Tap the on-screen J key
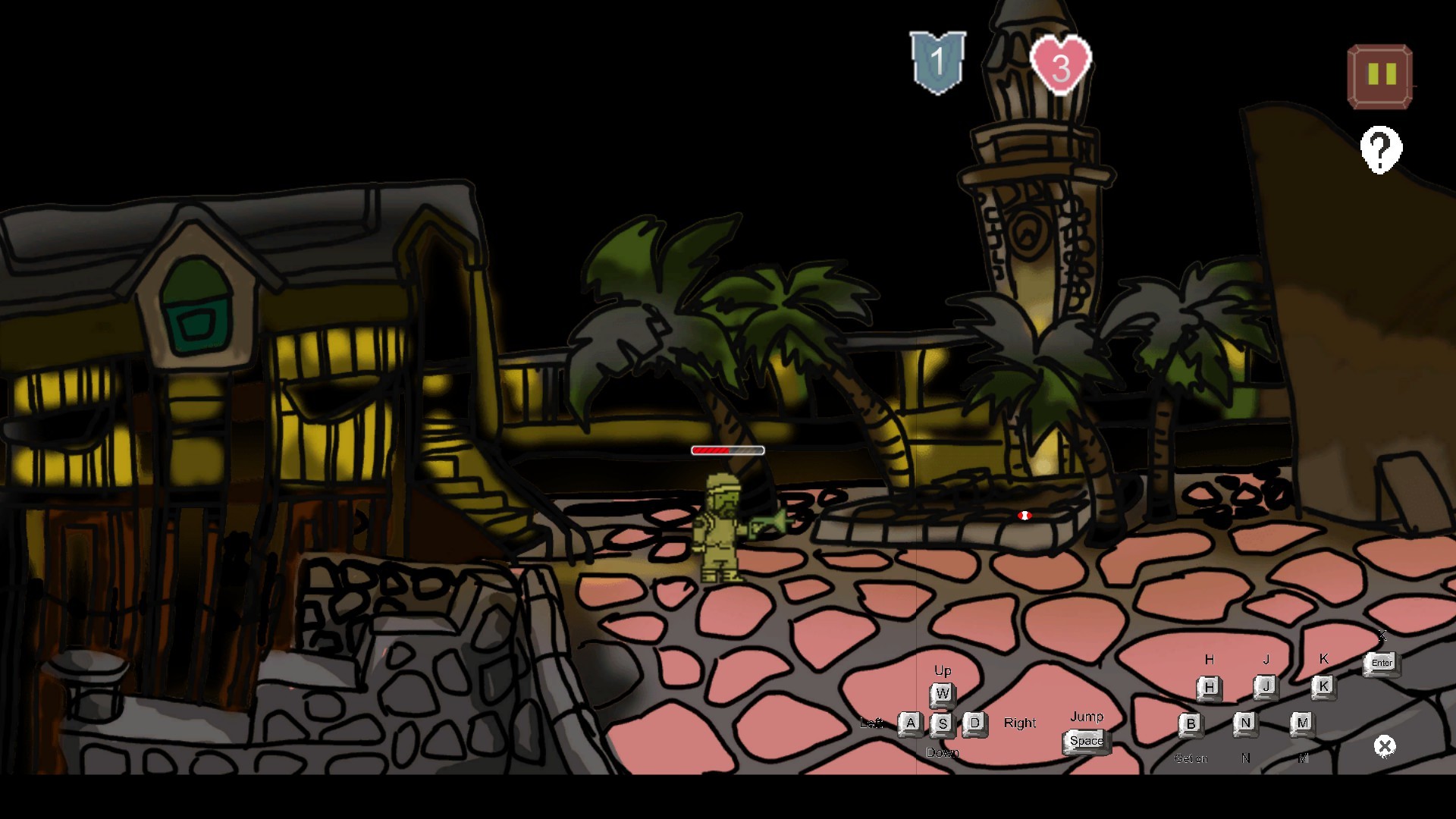The width and height of the screenshot is (1456, 819). (x=1266, y=686)
